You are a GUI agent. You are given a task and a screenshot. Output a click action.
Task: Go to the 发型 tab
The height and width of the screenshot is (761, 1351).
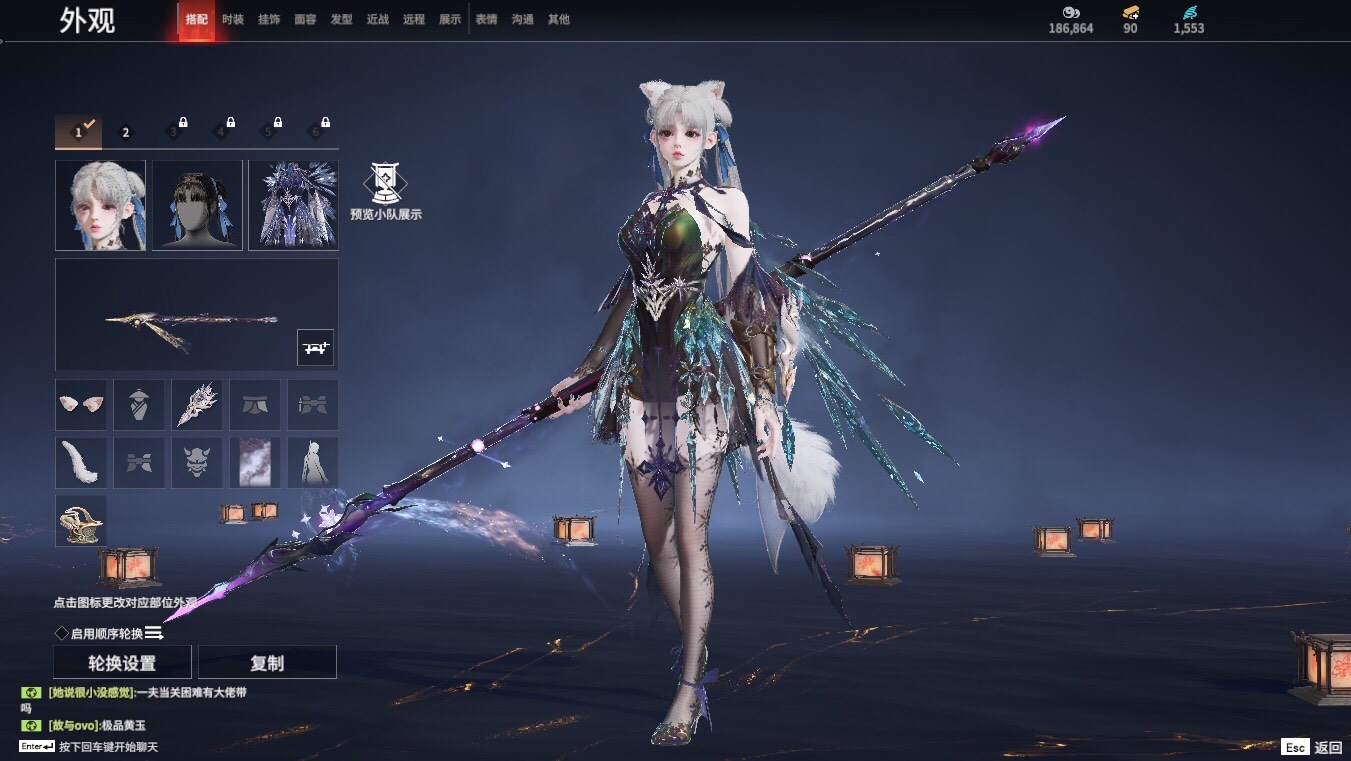point(341,19)
